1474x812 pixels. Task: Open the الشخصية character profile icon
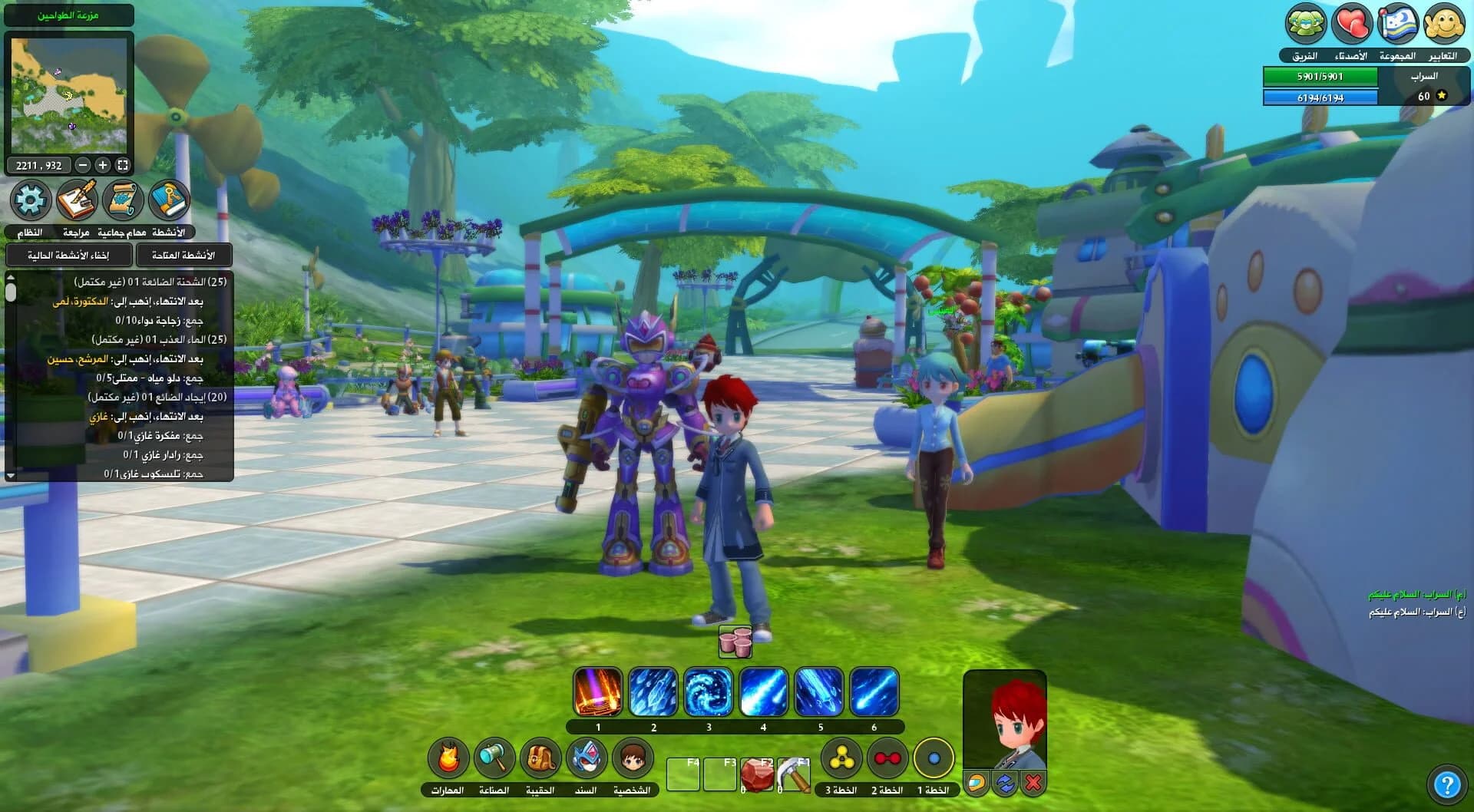(x=632, y=758)
